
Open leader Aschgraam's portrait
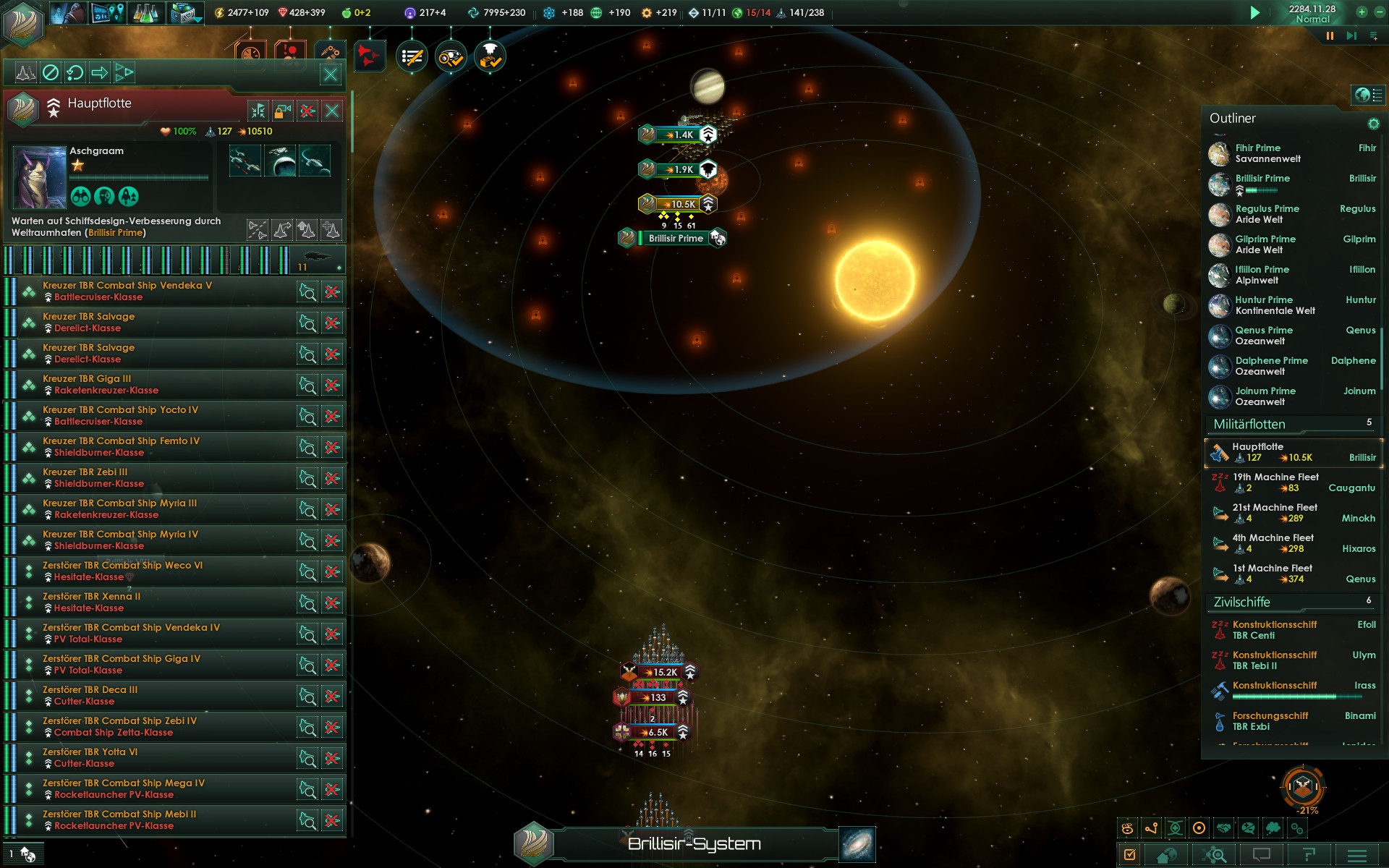tap(38, 176)
